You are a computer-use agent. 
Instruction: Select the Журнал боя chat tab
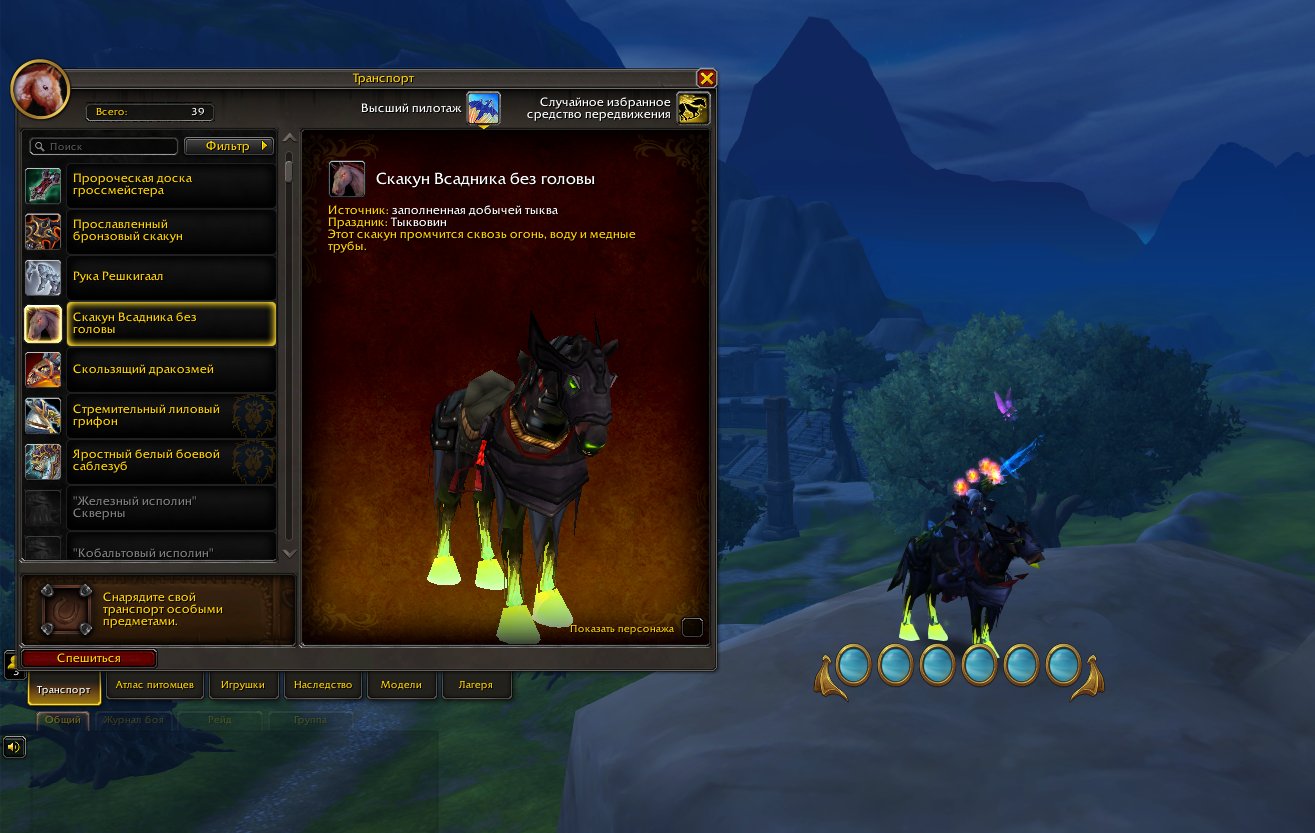(x=134, y=719)
